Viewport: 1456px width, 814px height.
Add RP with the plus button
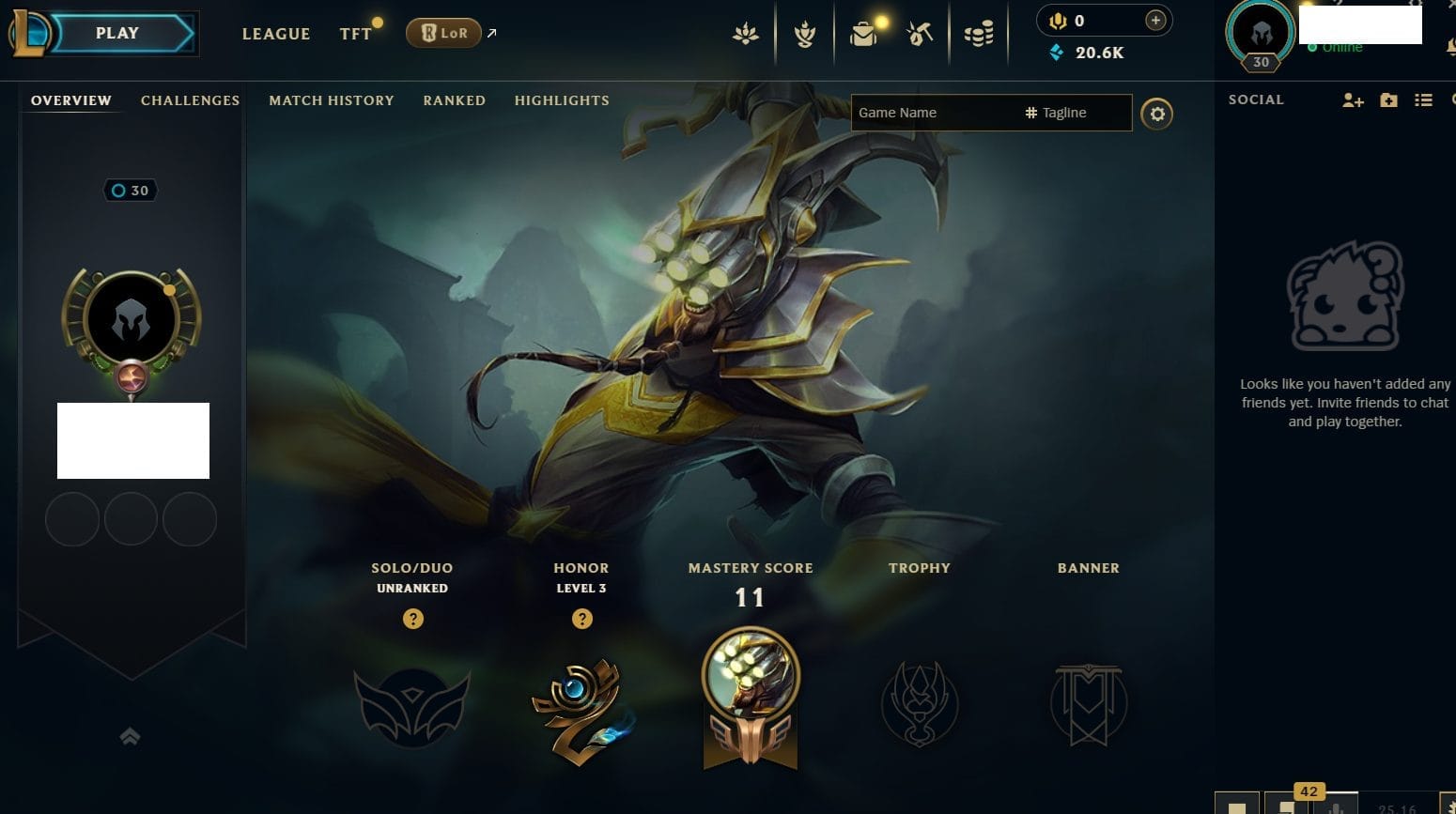point(1155,21)
